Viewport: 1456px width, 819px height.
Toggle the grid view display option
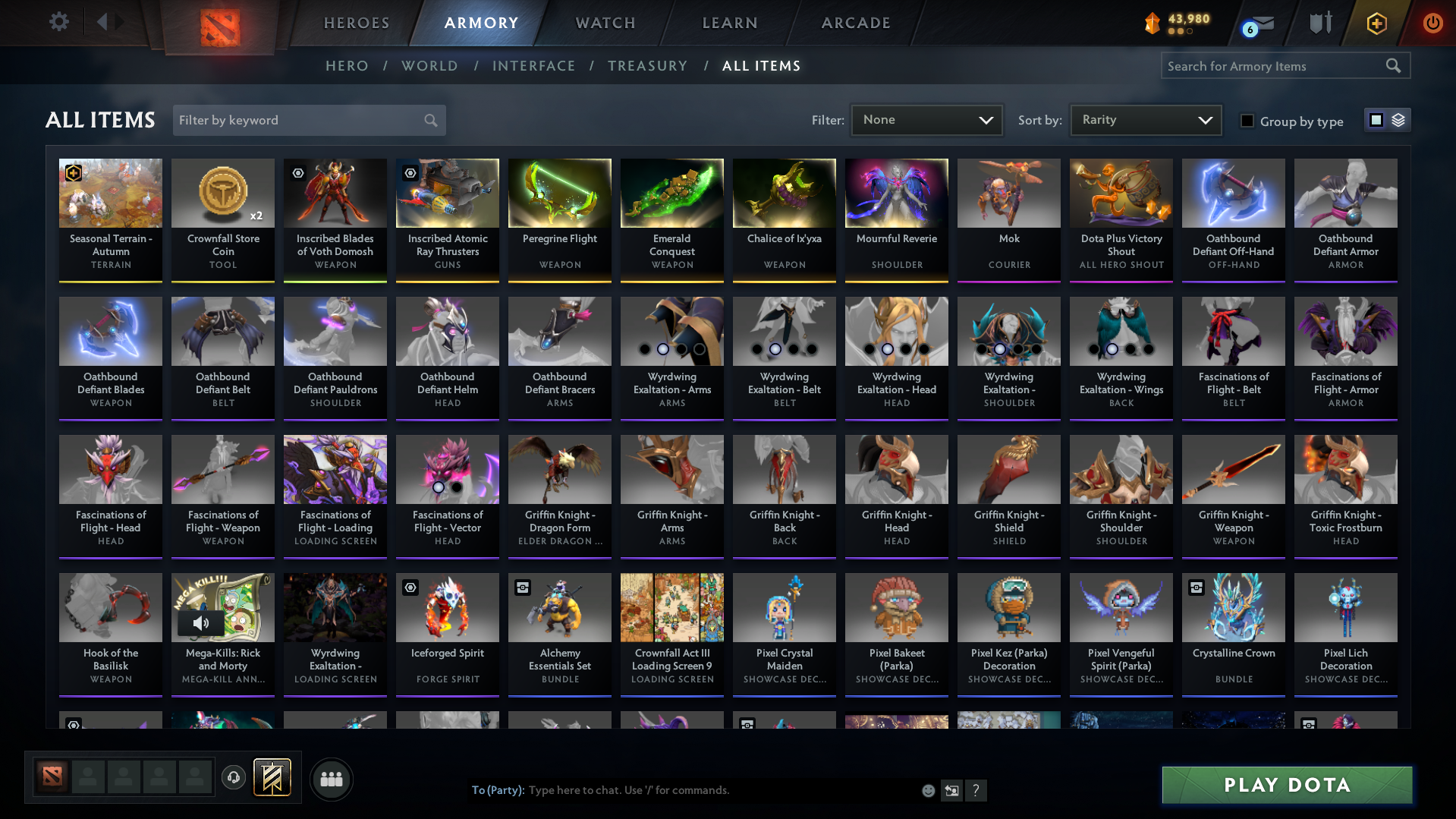pos(1376,119)
